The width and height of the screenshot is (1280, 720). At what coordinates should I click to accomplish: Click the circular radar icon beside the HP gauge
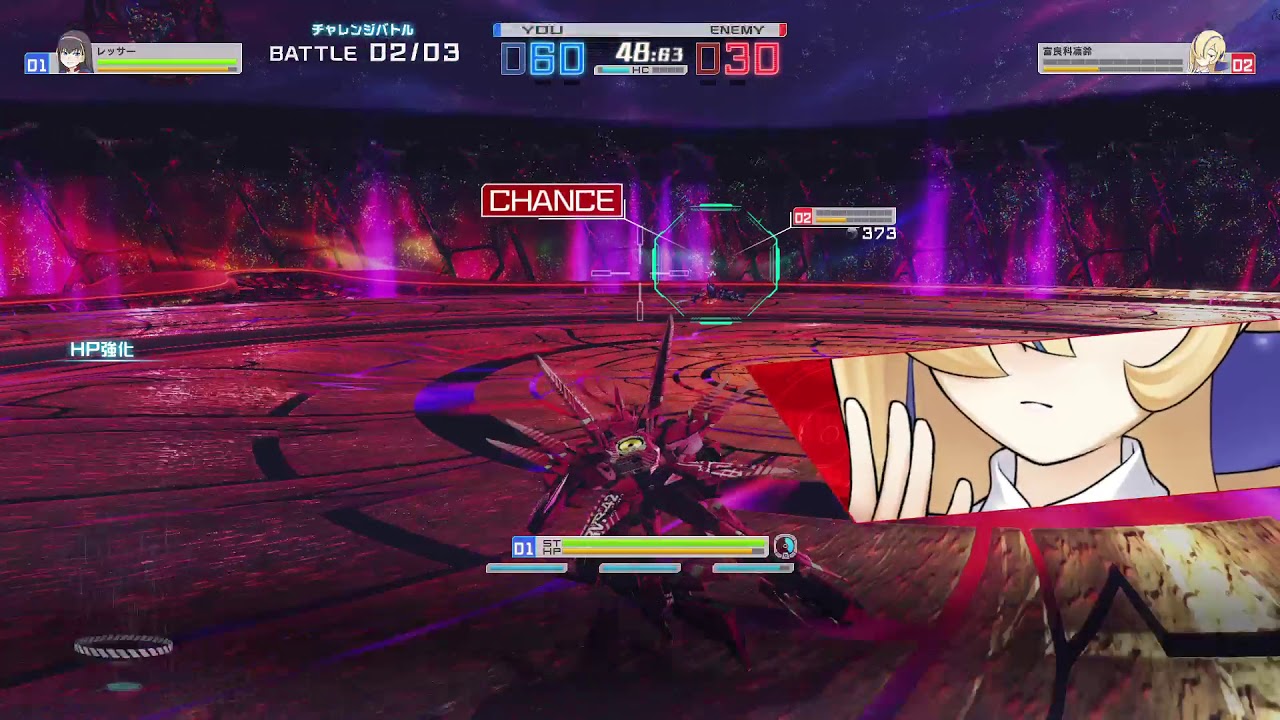point(786,546)
